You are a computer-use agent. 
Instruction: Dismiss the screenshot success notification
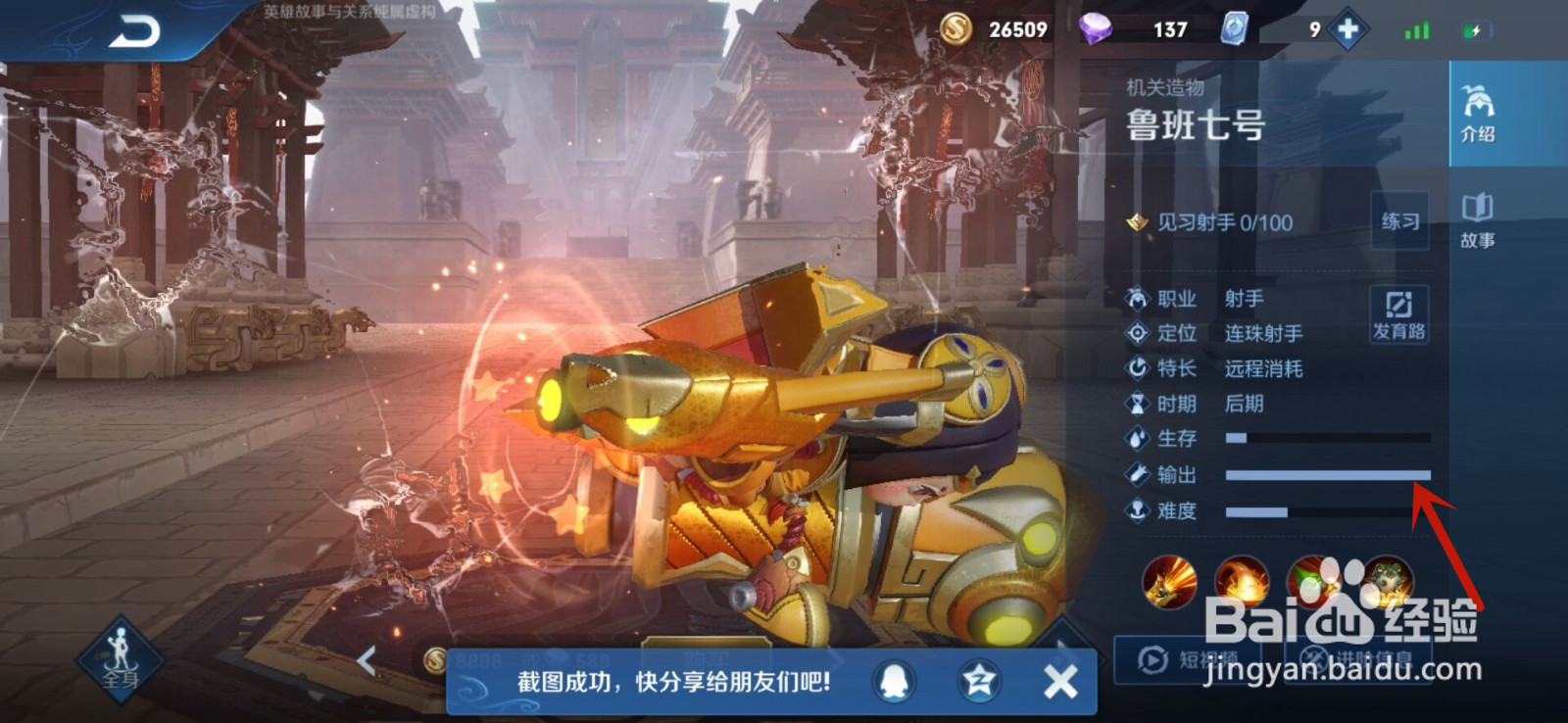click(1059, 681)
